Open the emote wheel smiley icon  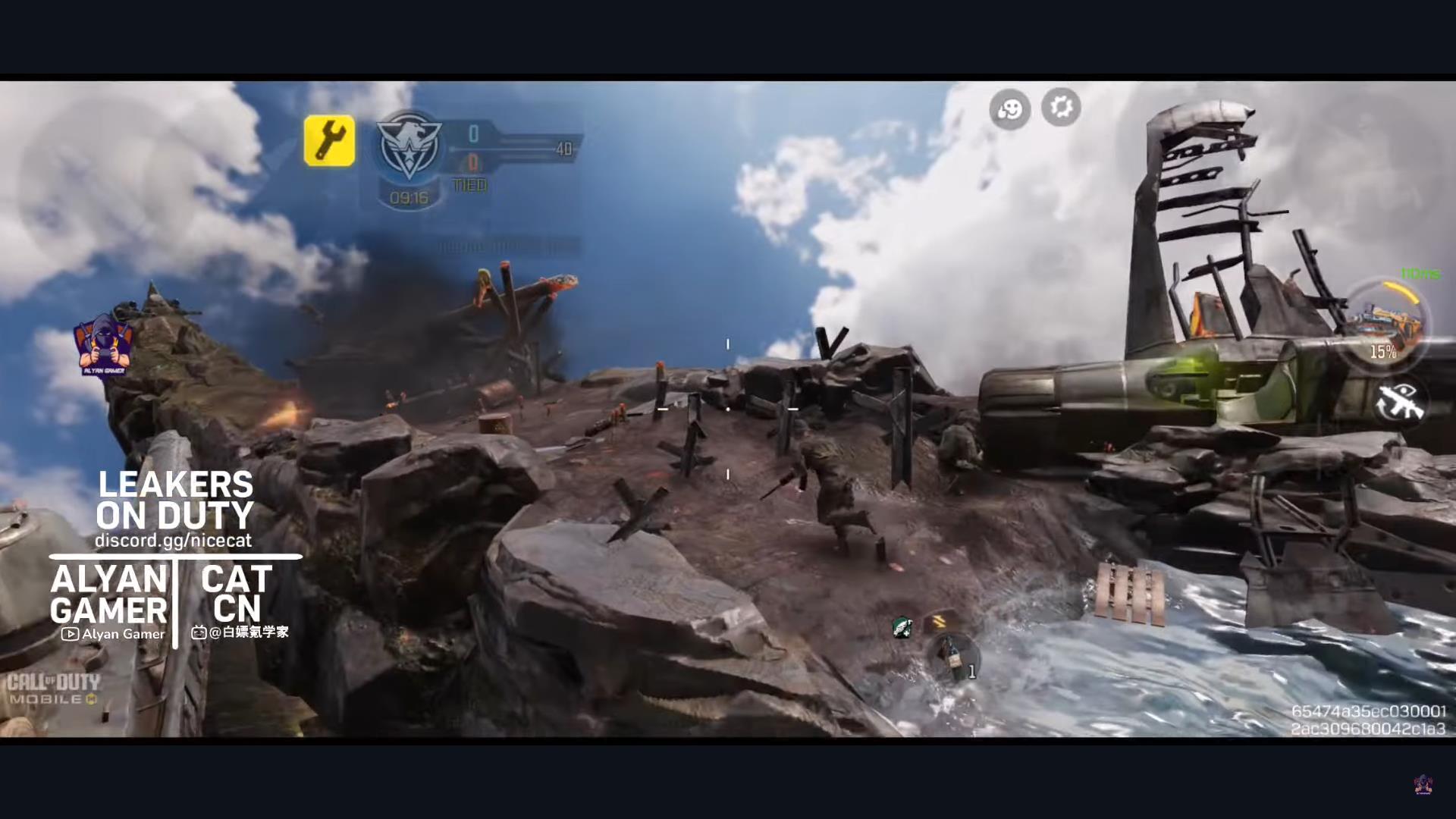pos(1009,109)
